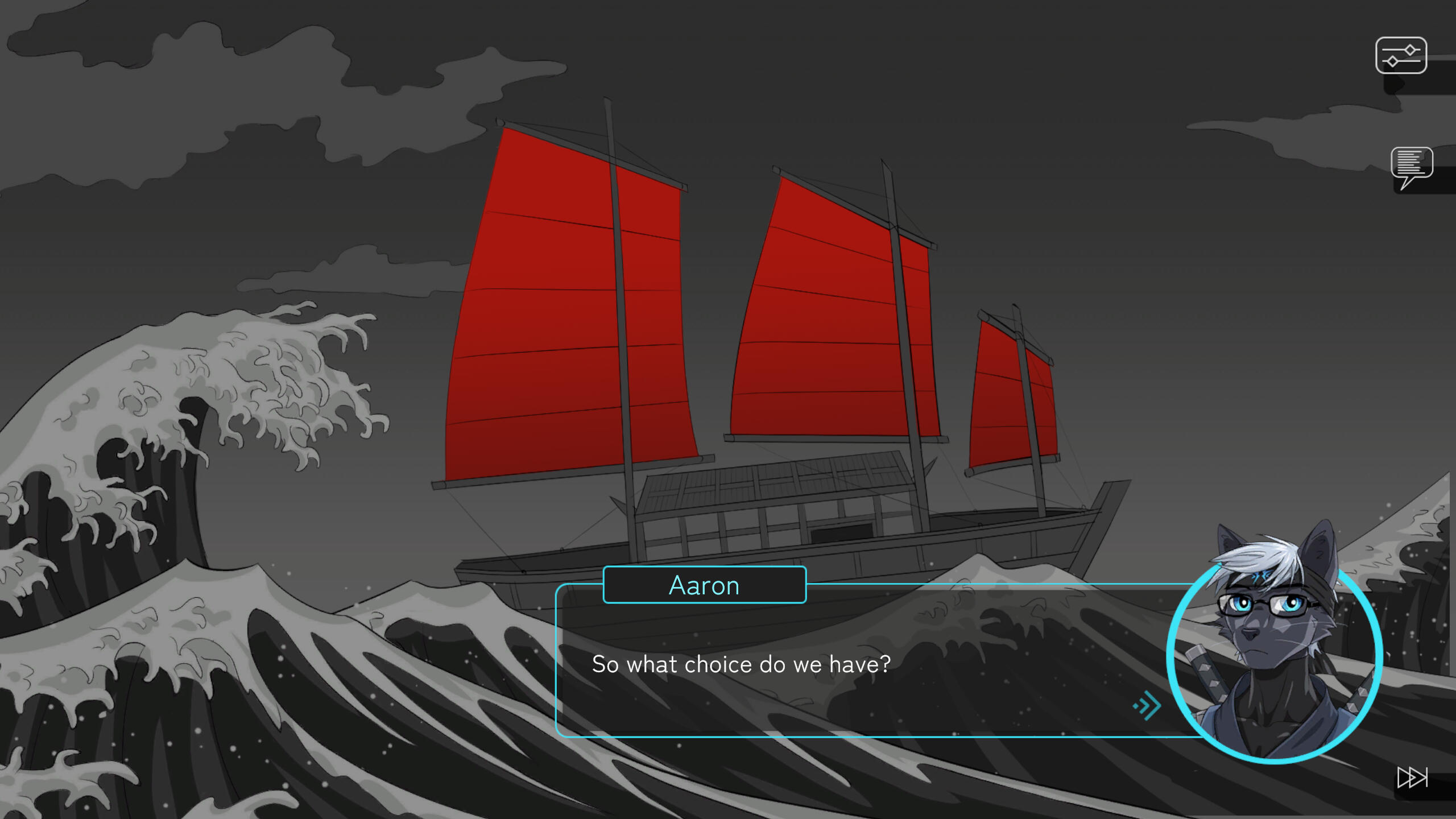Open the settings sliders icon

click(x=1401, y=56)
